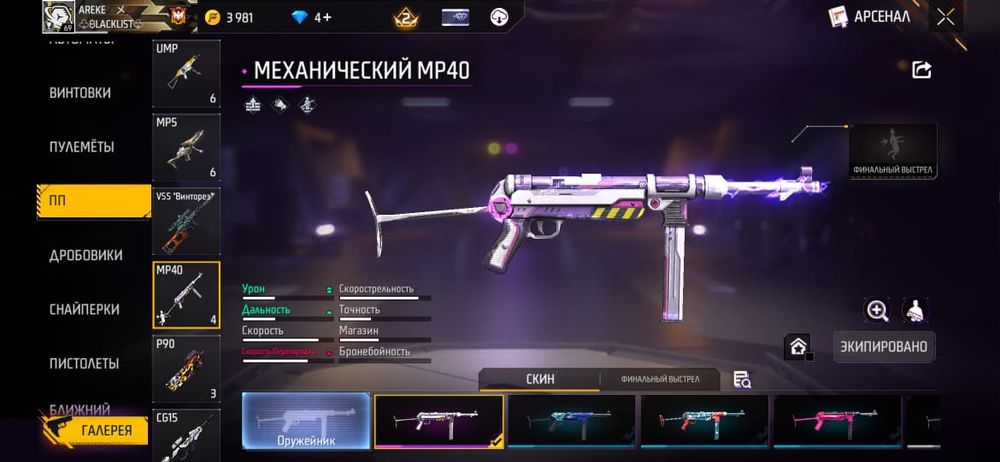Show the Снайперки weapon list
The height and width of the screenshot is (462, 1000).
click(x=84, y=309)
